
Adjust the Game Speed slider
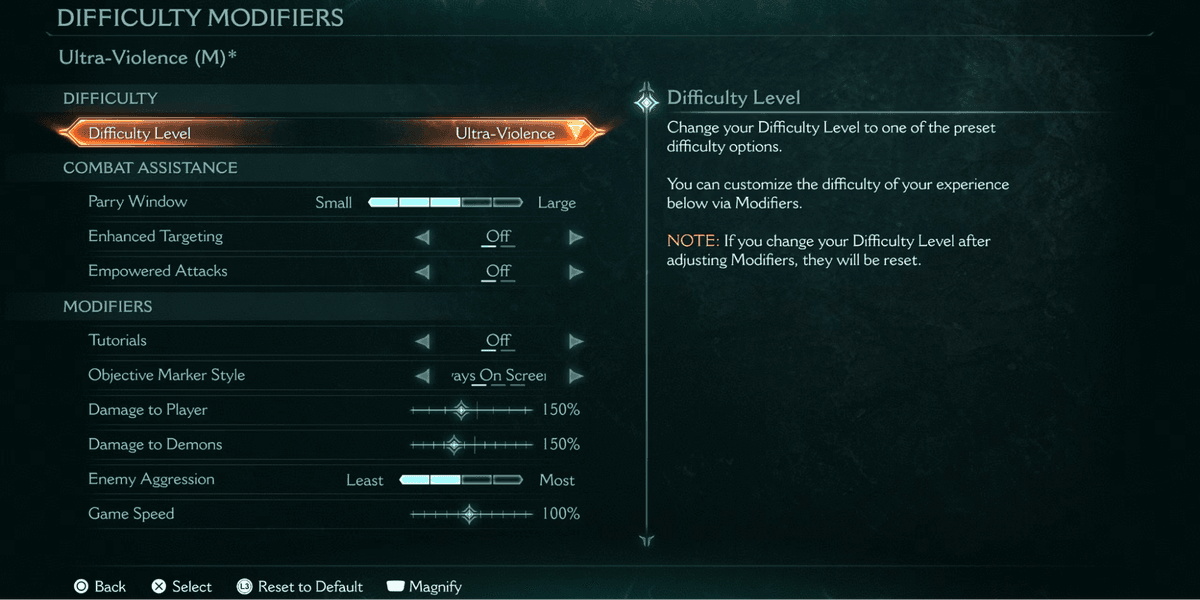(x=471, y=514)
